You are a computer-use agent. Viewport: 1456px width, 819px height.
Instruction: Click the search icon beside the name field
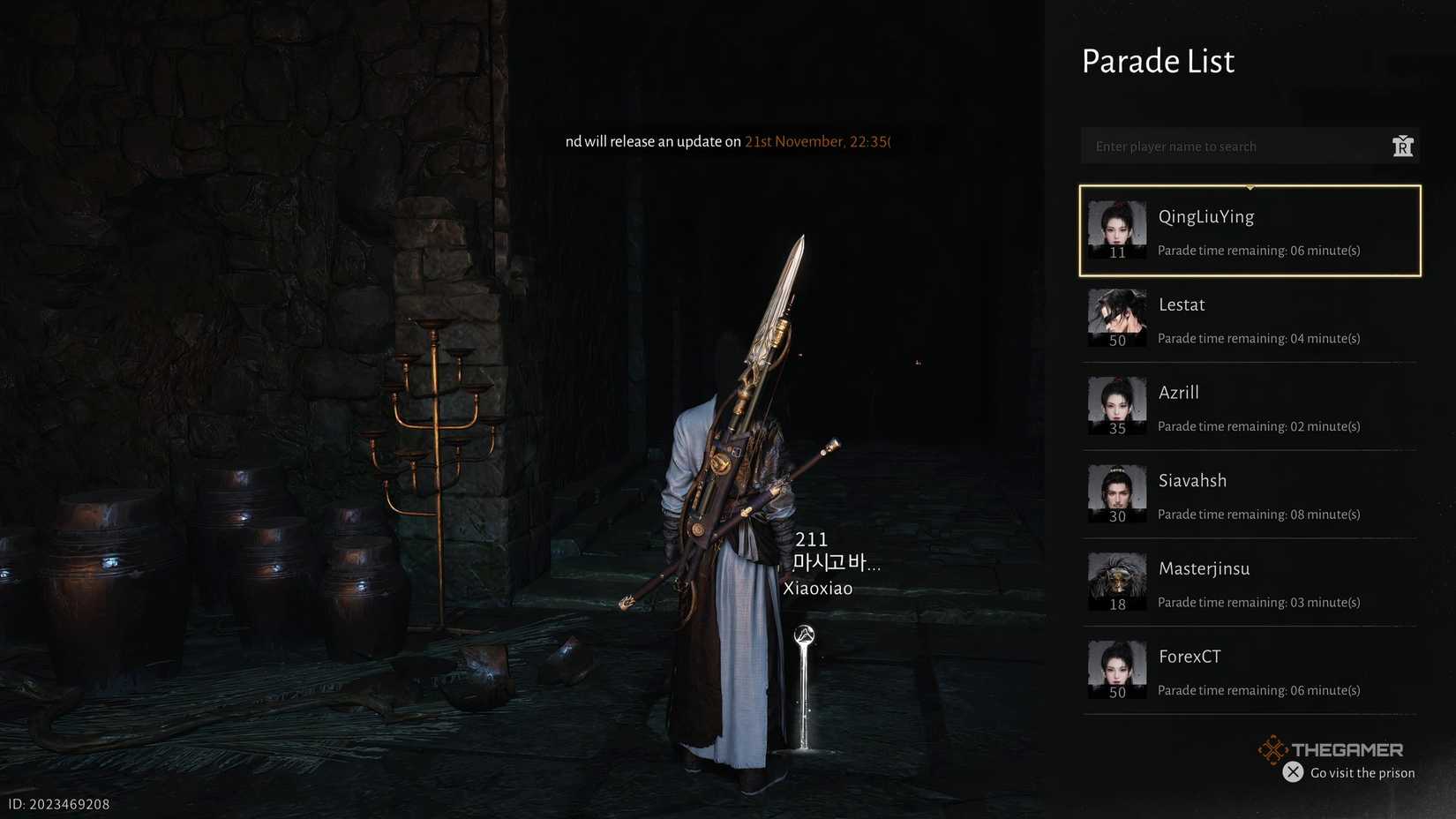tap(1402, 147)
